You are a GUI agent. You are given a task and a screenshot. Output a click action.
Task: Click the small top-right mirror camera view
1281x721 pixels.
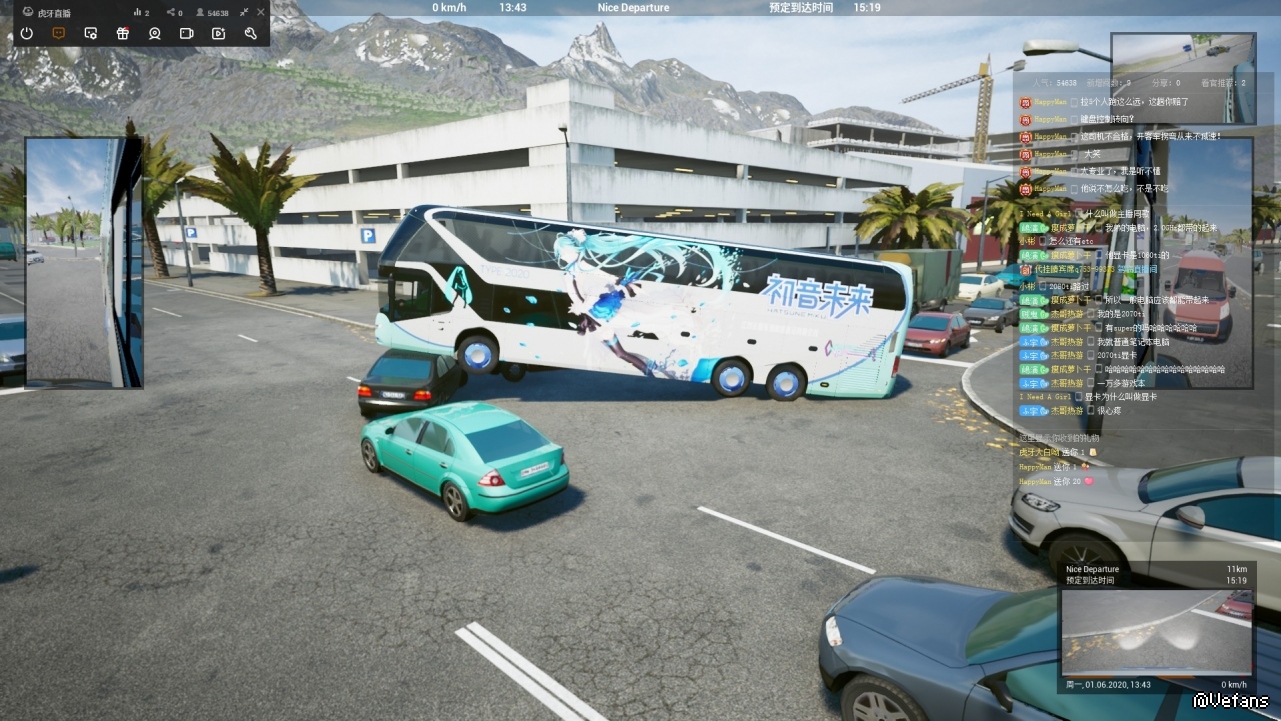coord(1183,64)
